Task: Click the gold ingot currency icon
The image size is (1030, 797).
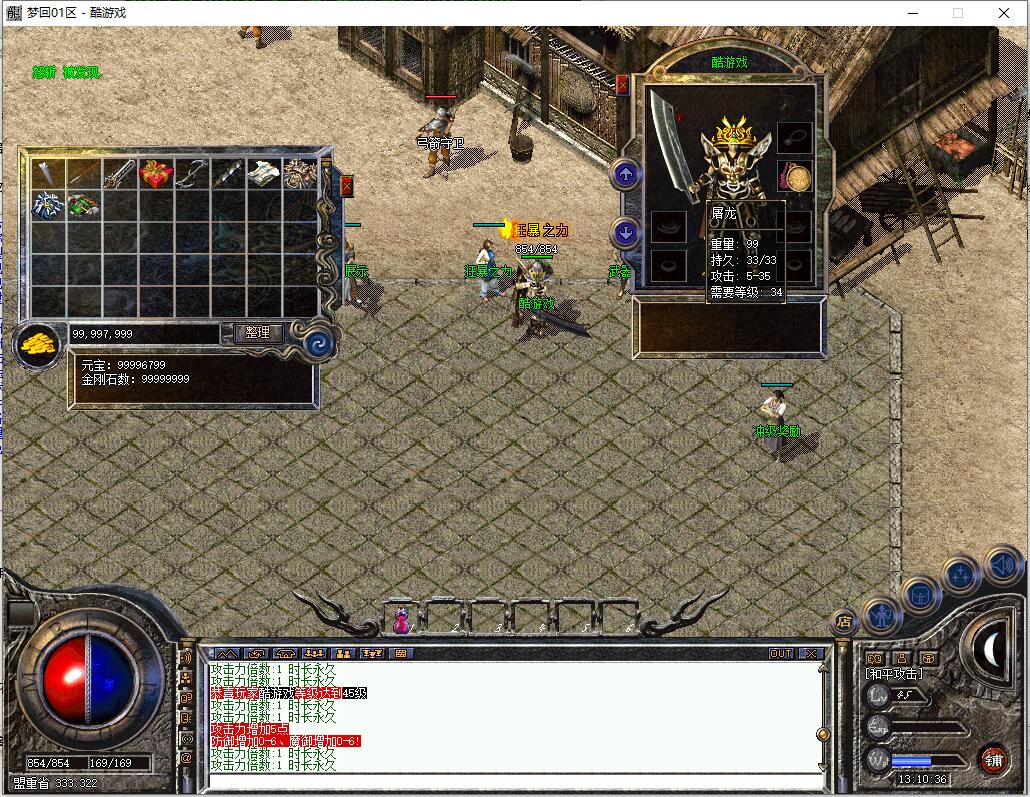Action: pyautogui.click(x=37, y=343)
